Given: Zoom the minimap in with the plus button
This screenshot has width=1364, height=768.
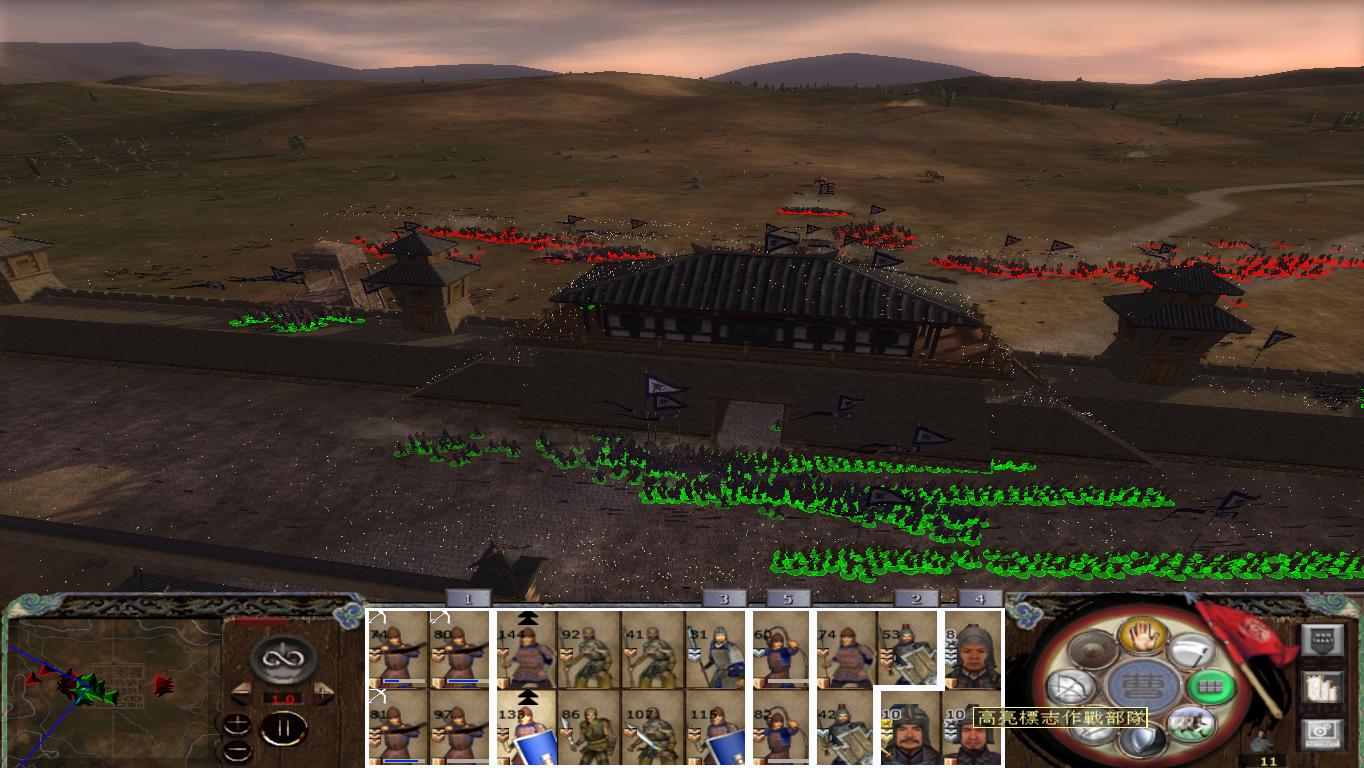Looking at the screenshot, I should (x=238, y=722).
